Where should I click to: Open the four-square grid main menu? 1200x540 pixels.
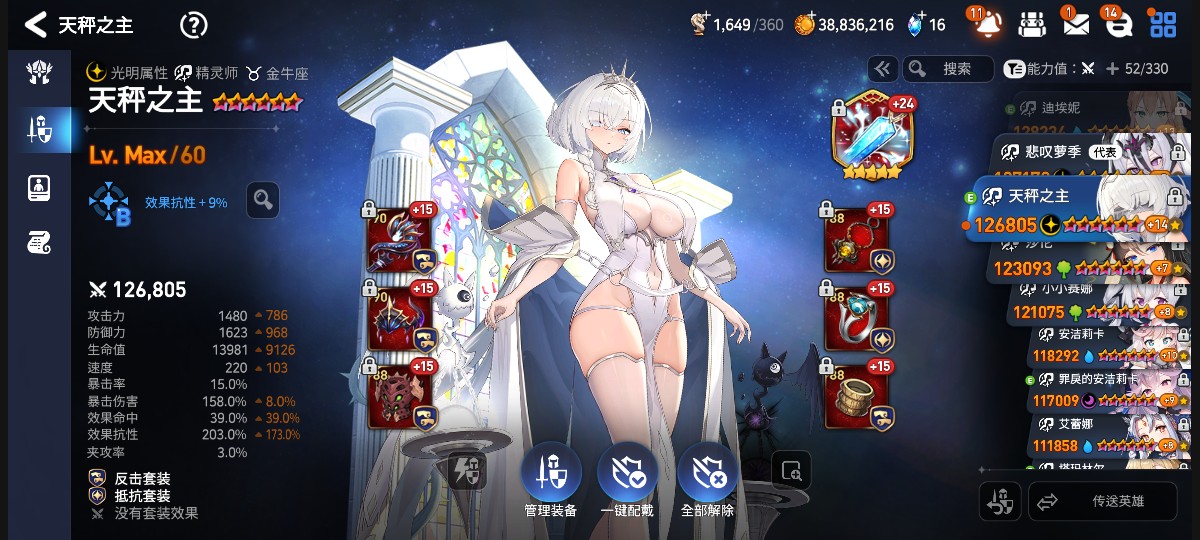(x=1162, y=25)
